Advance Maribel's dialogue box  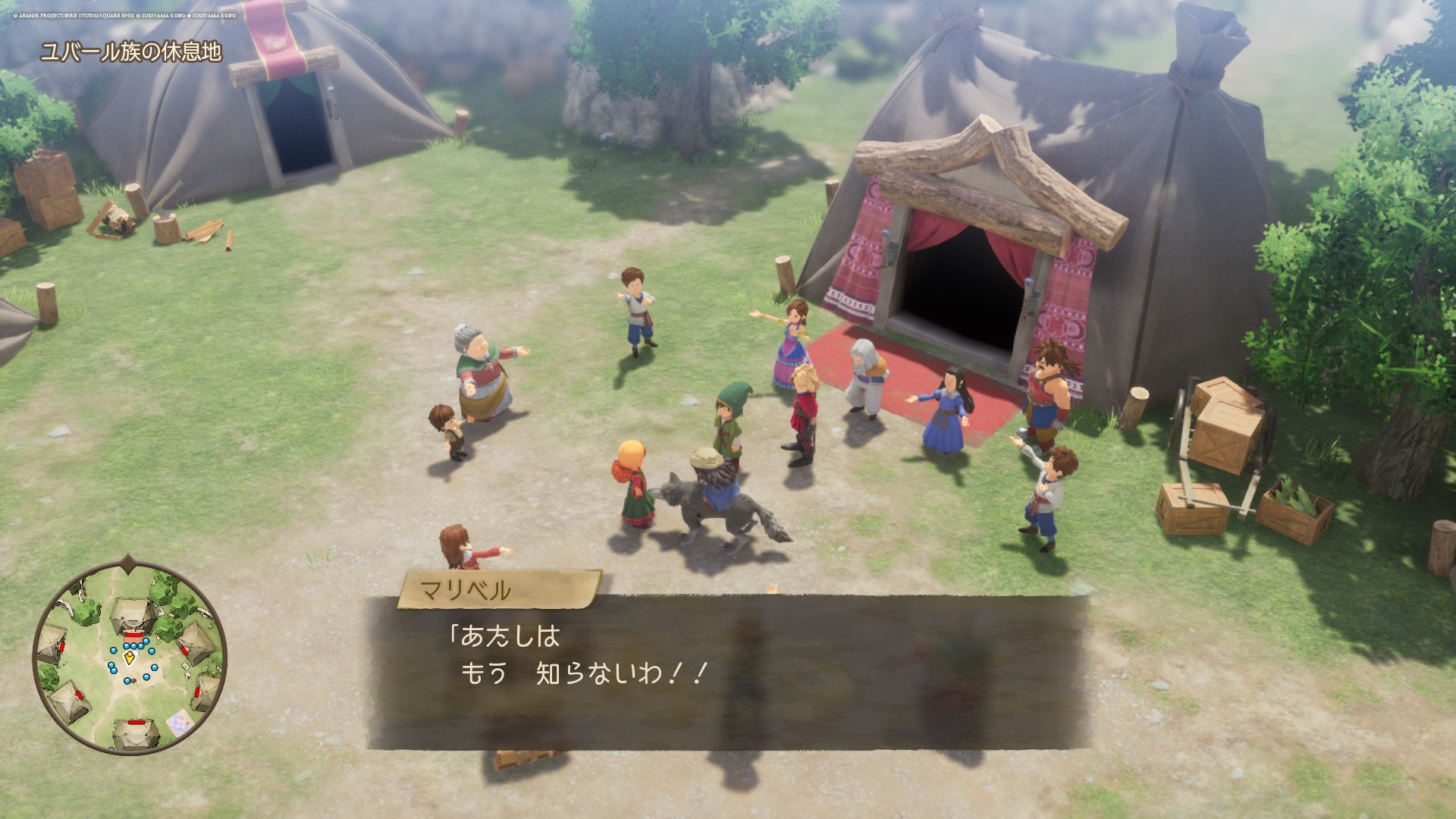click(726, 672)
